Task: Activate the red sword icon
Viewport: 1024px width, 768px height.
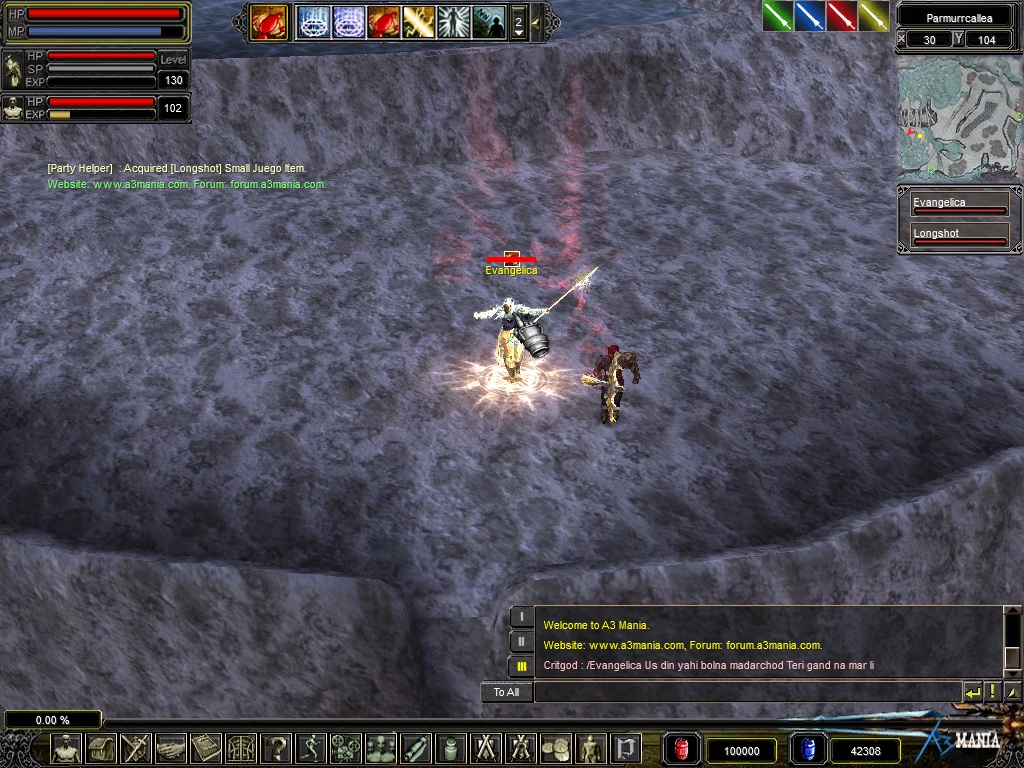Action: point(841,16)
